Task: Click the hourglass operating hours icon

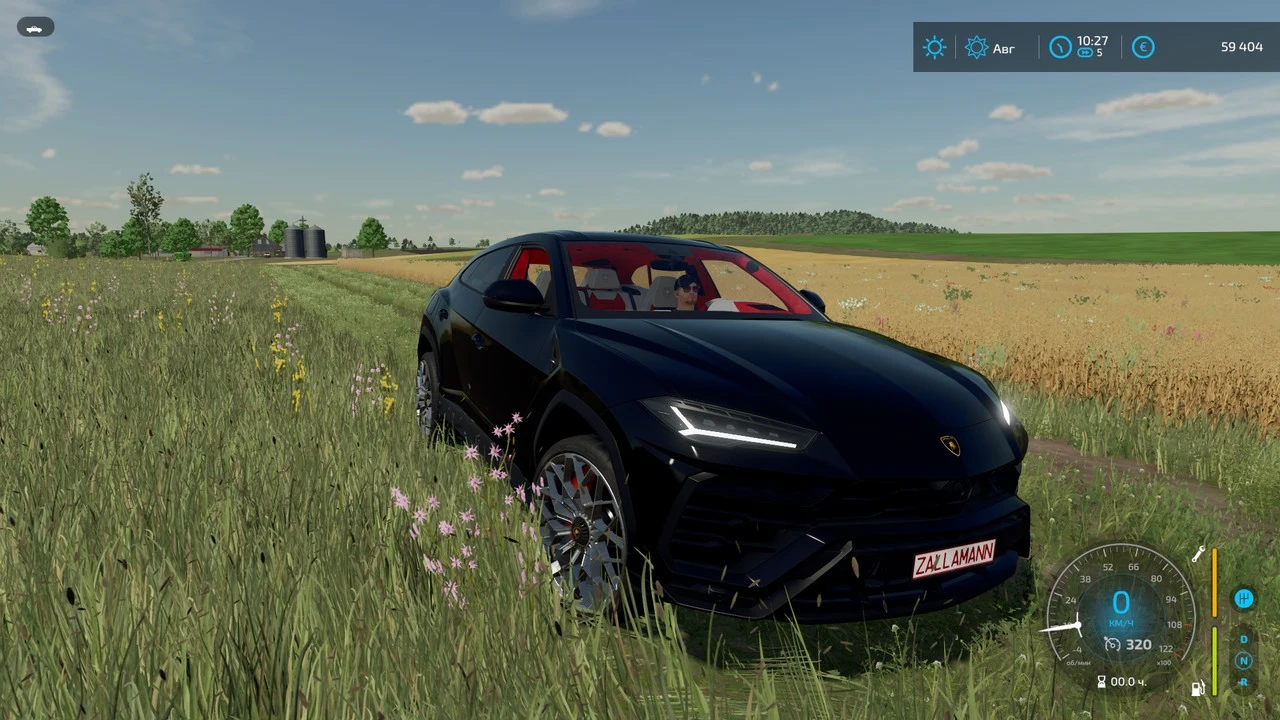Action: click(1103, 681)
